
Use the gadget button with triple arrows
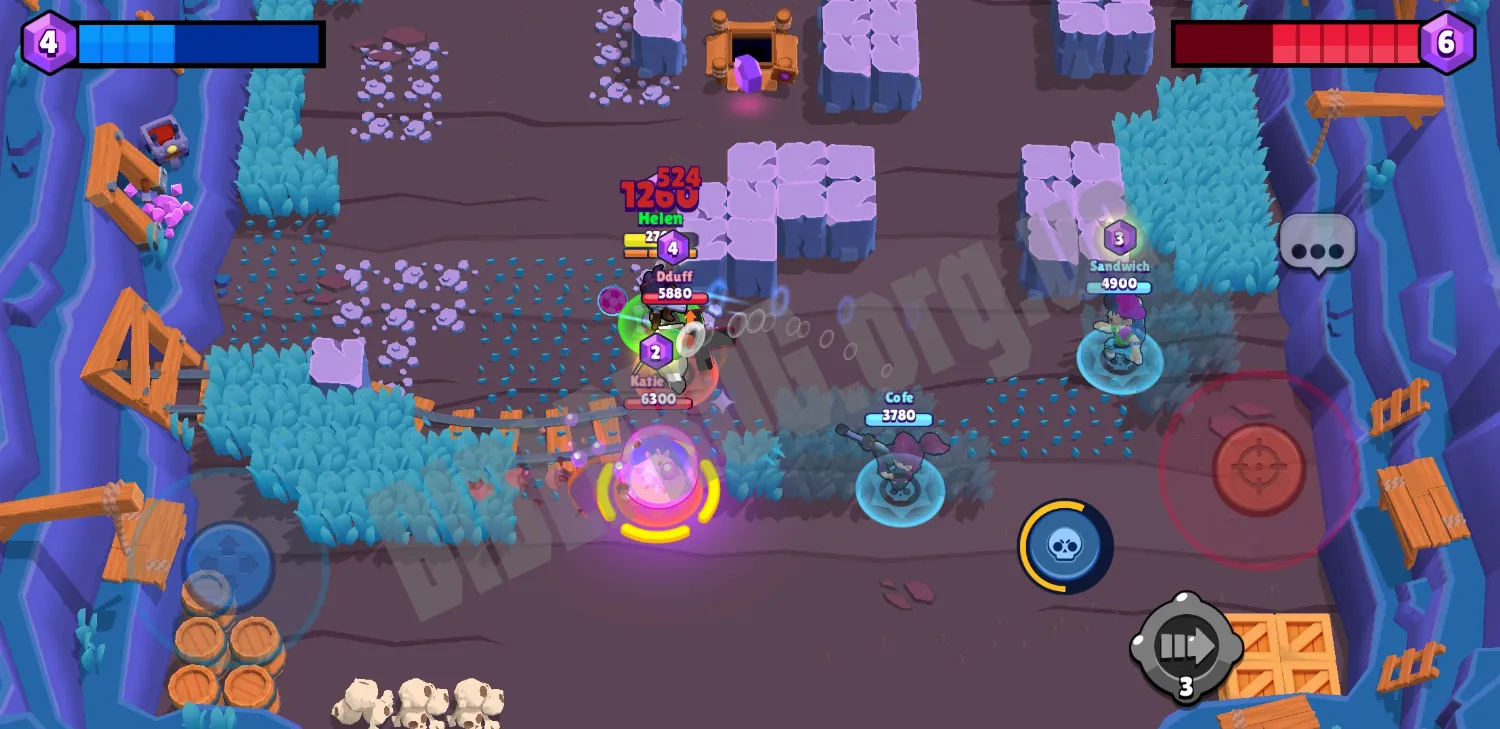[1186, 646]
